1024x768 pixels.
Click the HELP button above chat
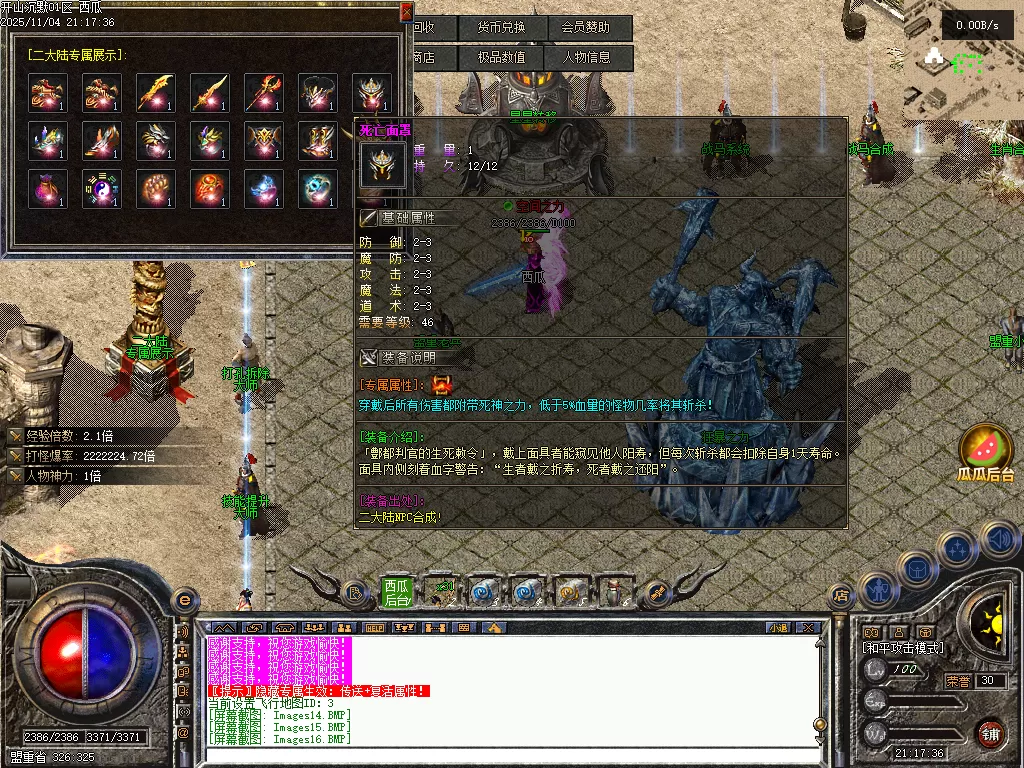pos(374,628)
